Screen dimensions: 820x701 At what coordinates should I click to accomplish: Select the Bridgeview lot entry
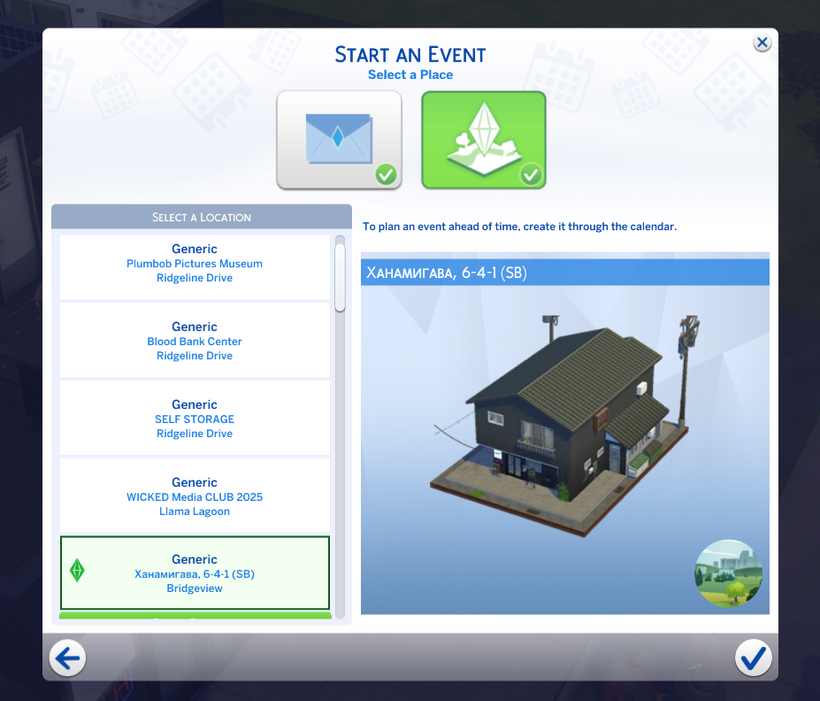point(195,574)
